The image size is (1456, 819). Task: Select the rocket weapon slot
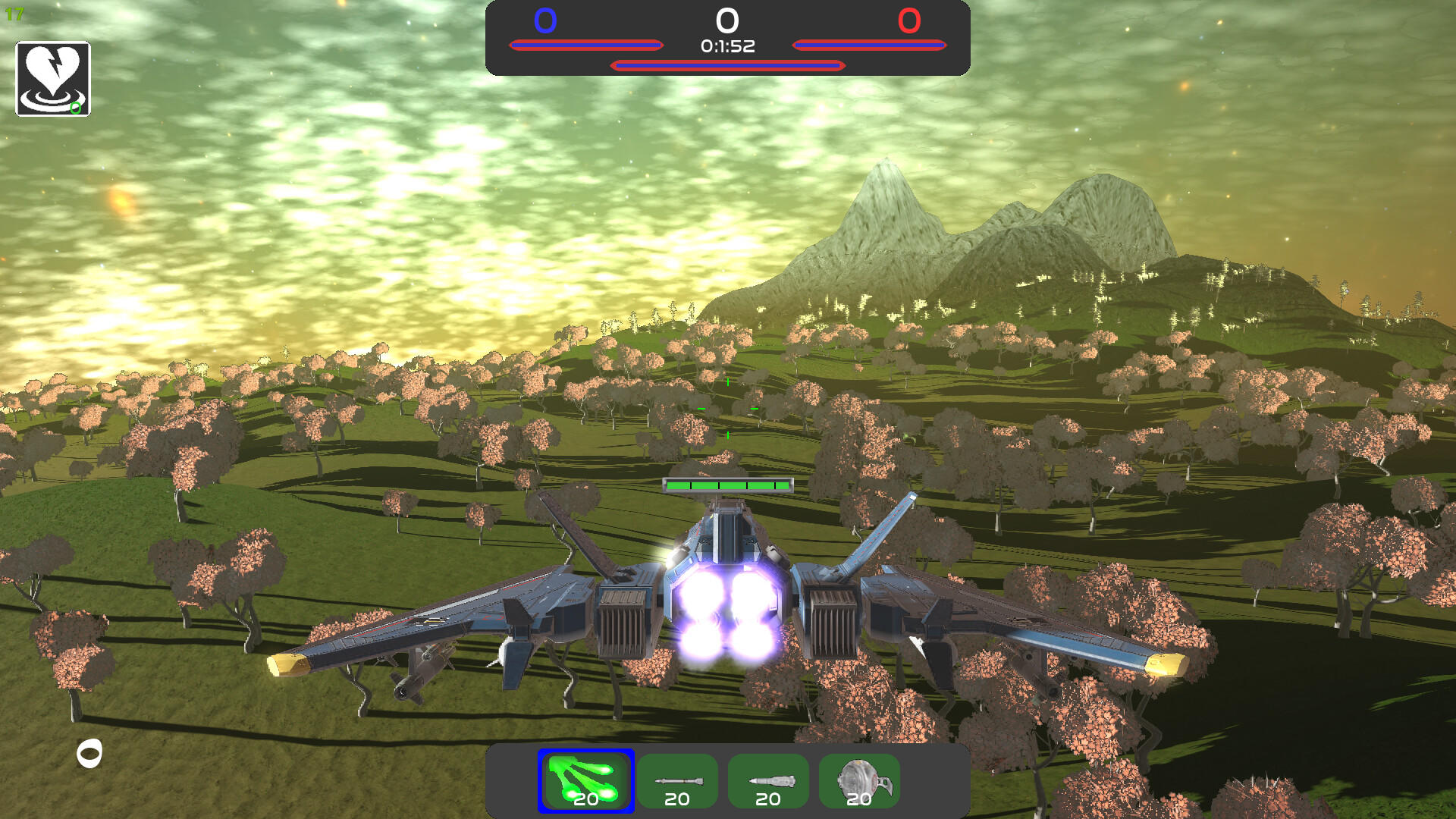point(768,780)
